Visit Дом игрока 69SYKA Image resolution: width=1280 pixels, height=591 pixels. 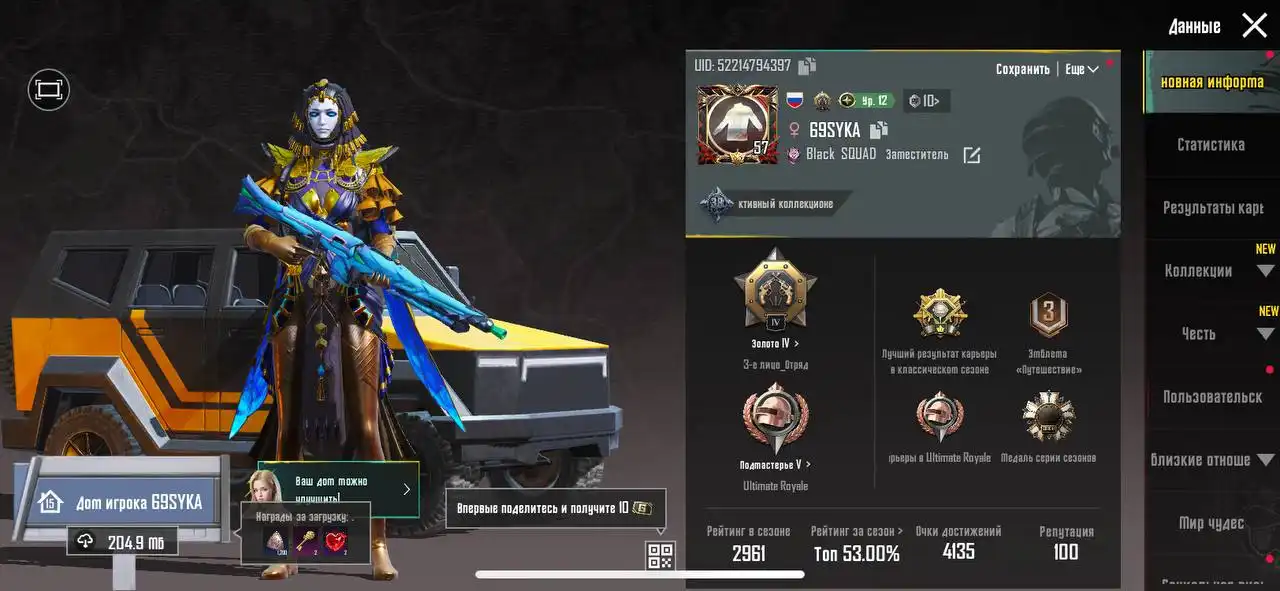pyautogui.click(x=120, y=502)
